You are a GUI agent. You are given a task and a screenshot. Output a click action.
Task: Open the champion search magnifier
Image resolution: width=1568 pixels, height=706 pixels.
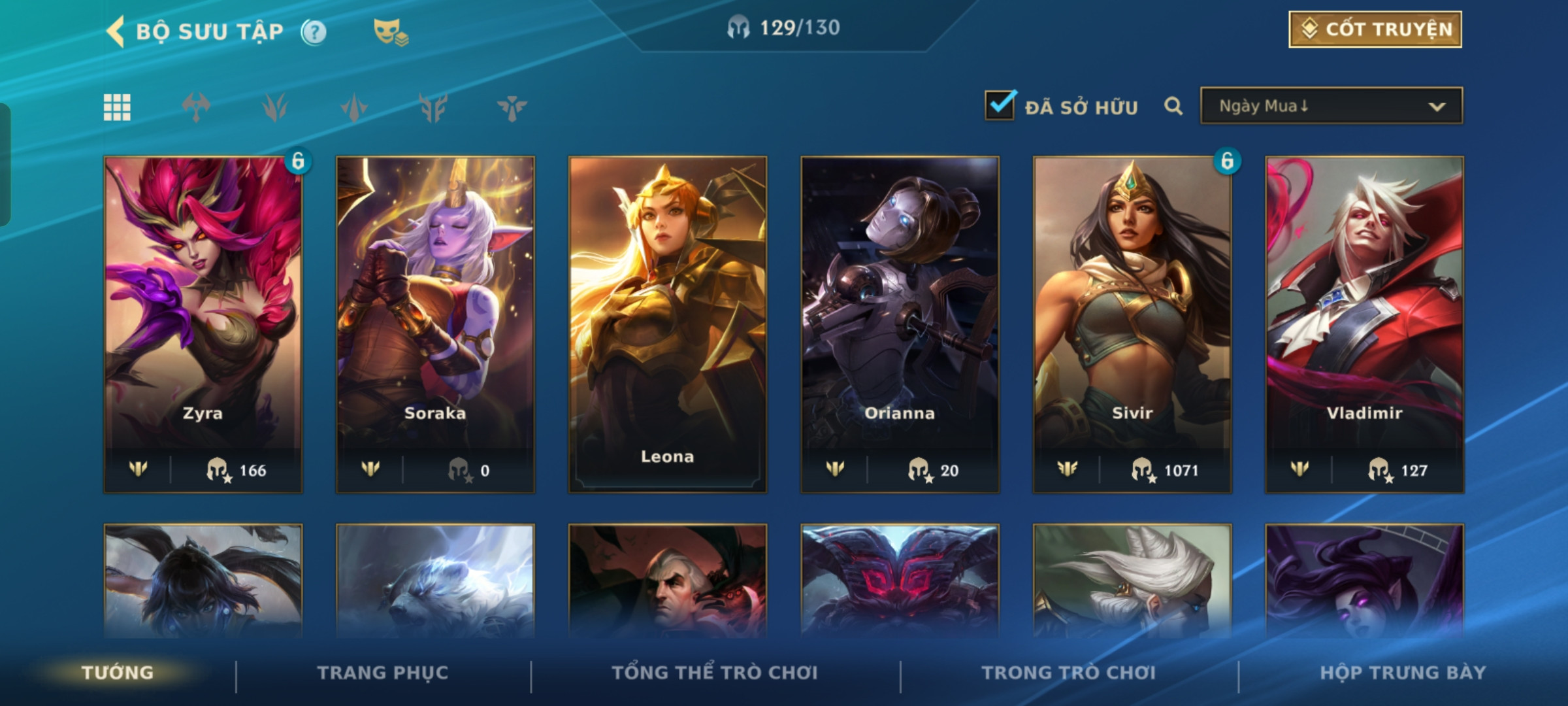tap(1173, 106)
